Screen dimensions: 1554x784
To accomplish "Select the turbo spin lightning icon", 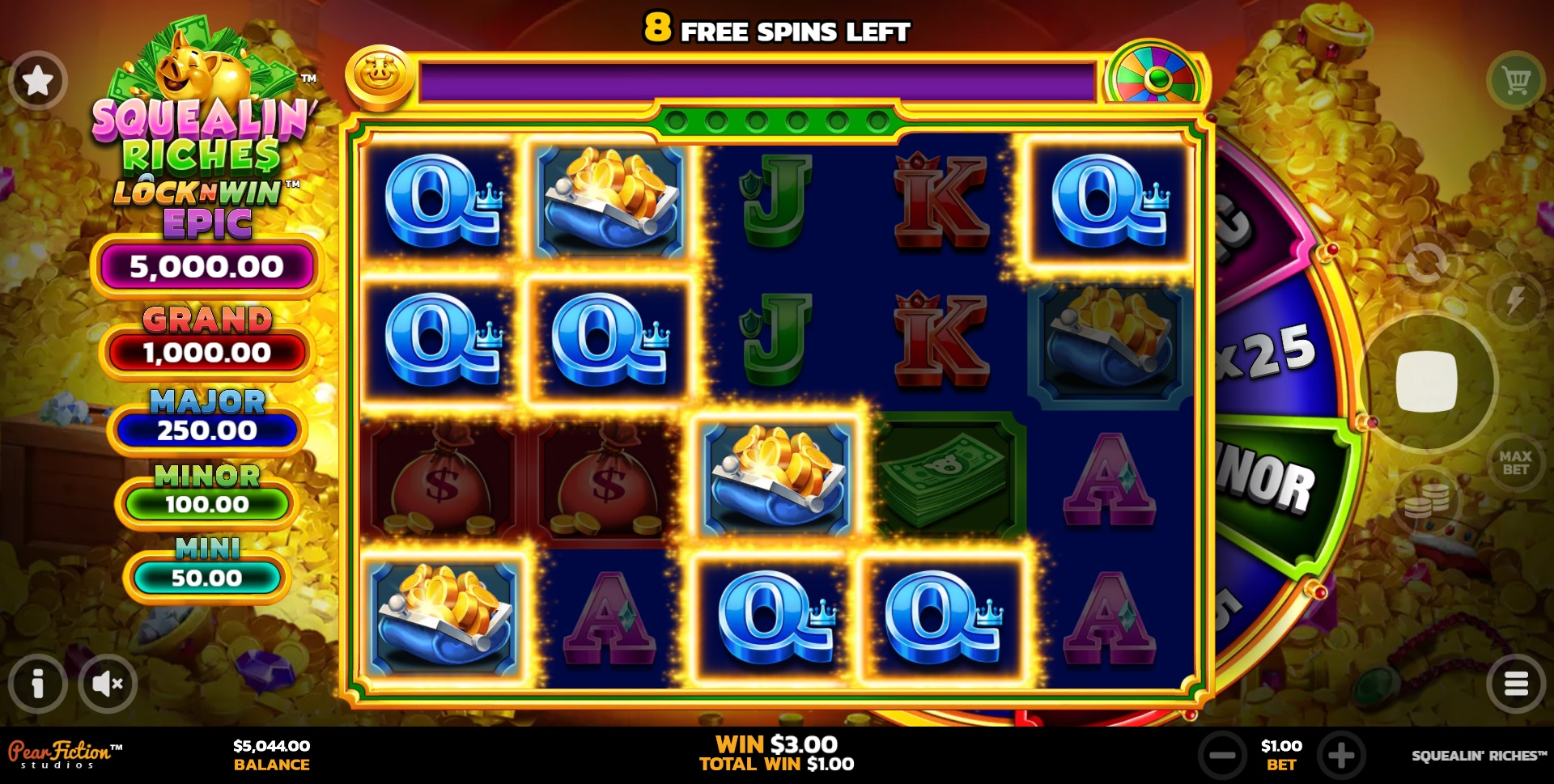I will (1514, 300).
